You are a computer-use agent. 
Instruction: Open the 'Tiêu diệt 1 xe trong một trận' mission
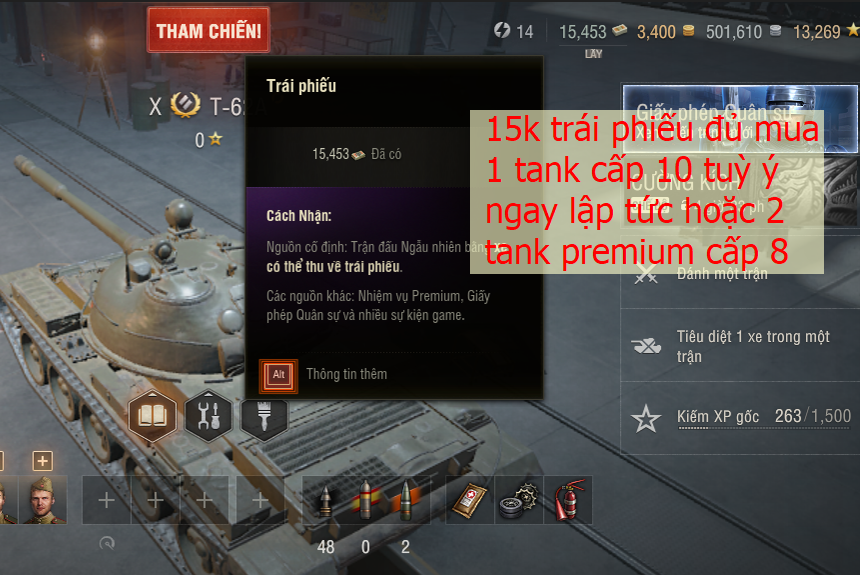(740, 346)
